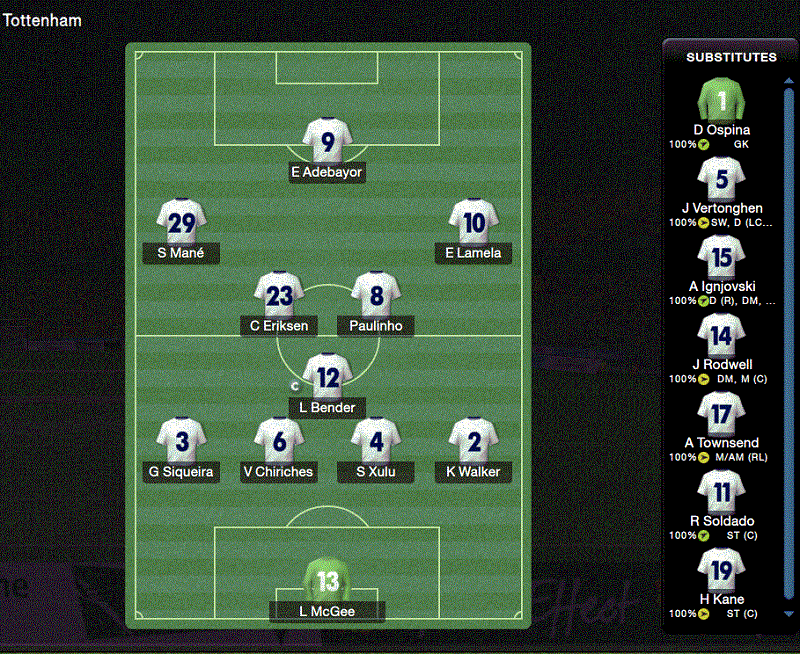
Task: Click the substitutes list scroll-down arrow
Action: [788, 614]
